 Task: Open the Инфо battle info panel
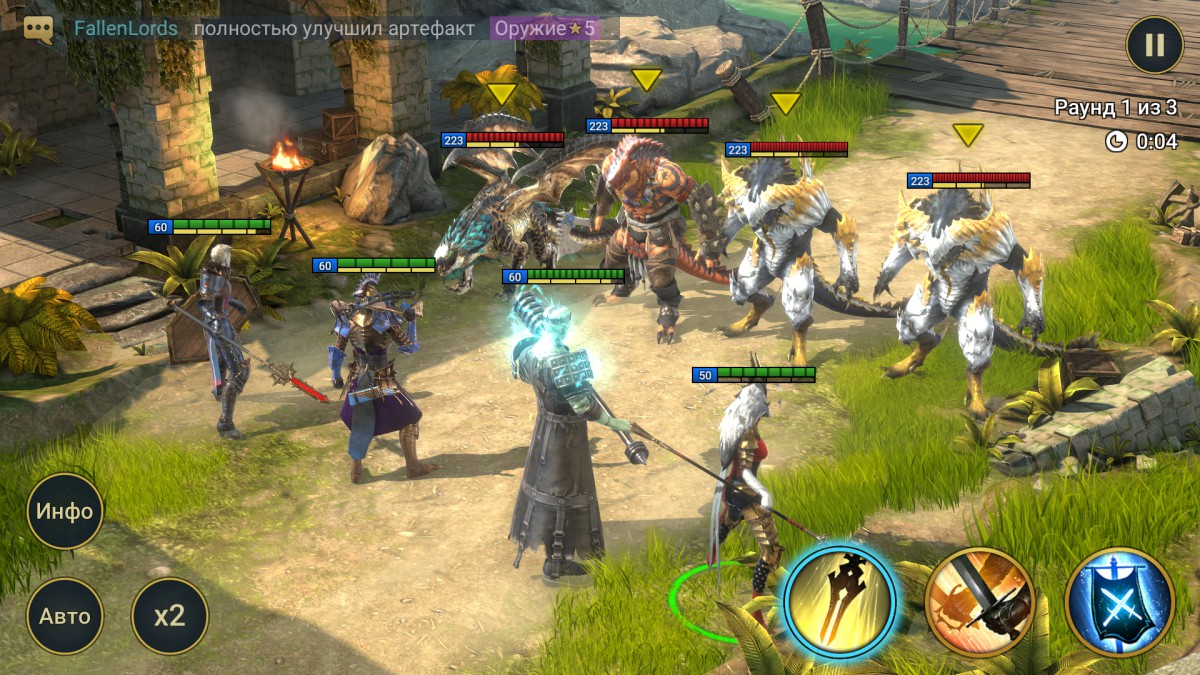click(65, 511)
